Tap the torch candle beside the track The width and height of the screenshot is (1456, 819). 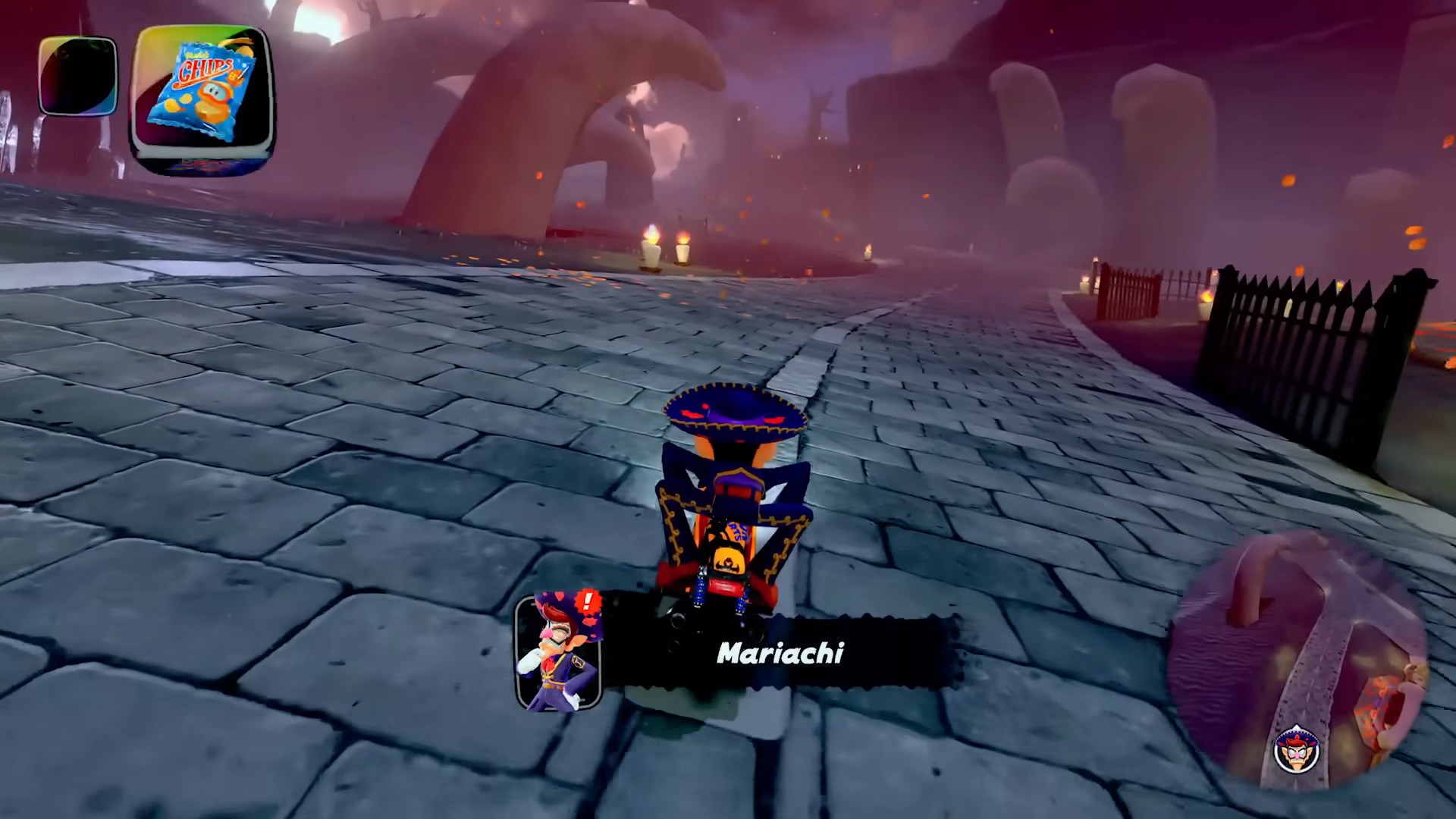[651, 246]
